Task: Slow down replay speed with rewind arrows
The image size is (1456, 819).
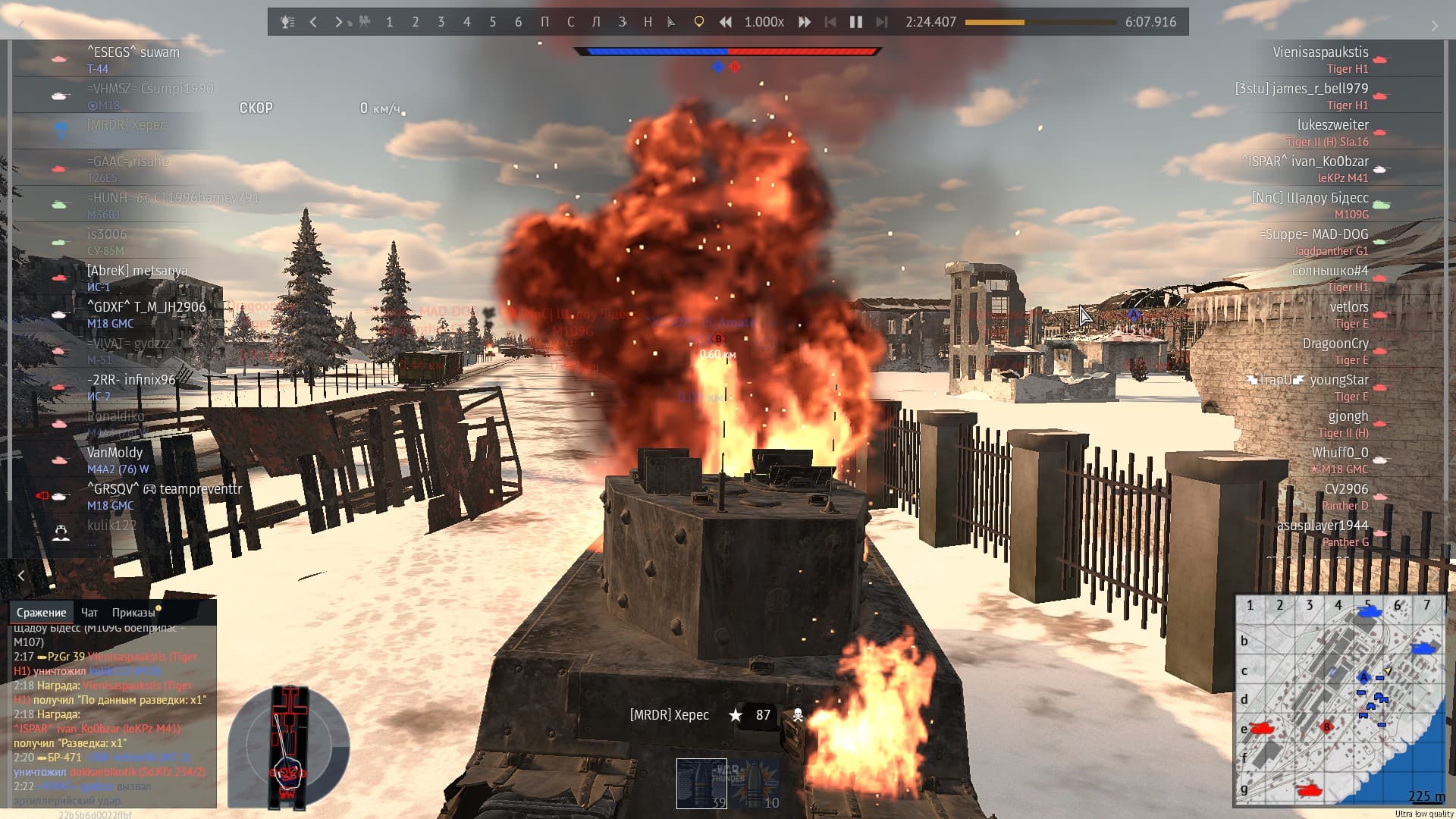Action: pos(726,22)
